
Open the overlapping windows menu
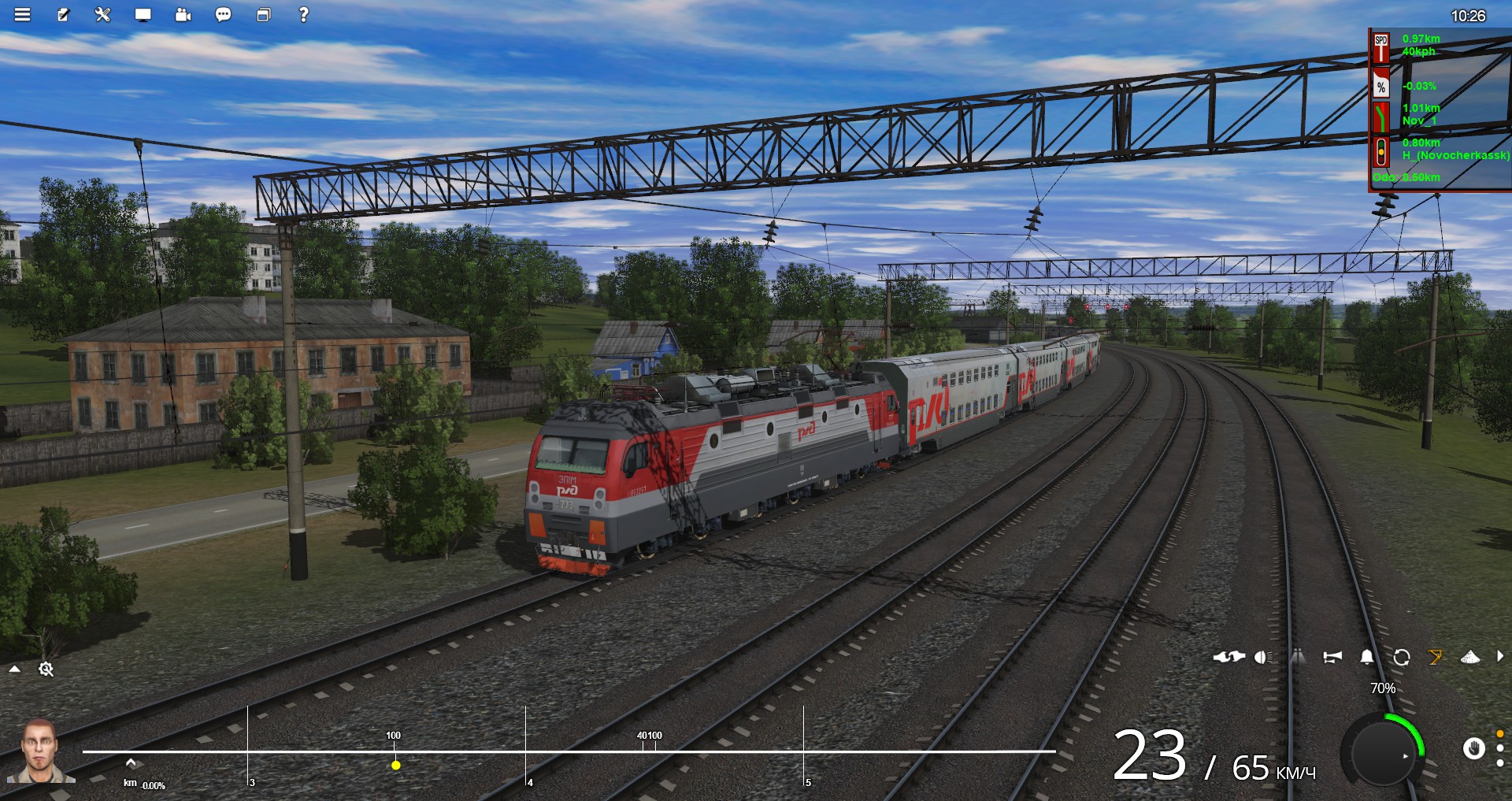(264, 15)
